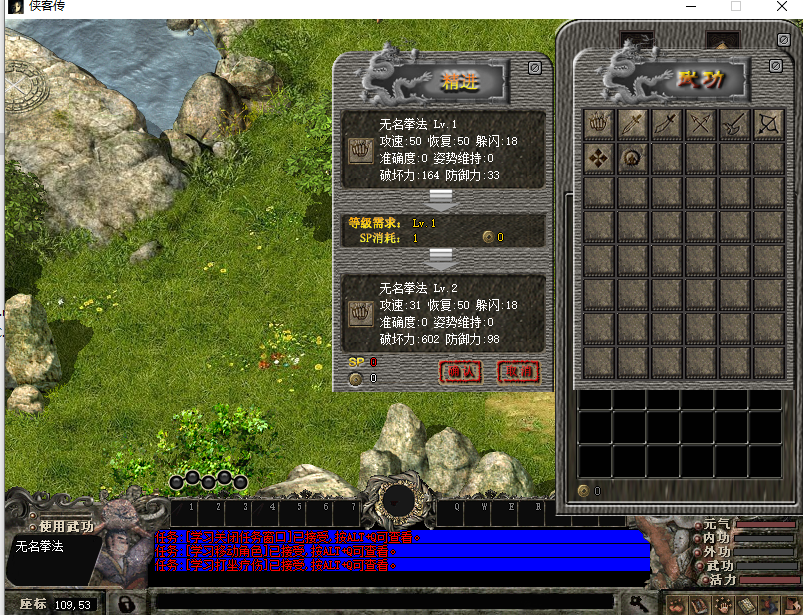The height and width of the screenshot is (615, 803).
Task: Close the 侠客传 window
Action: (x=781, y=7)
